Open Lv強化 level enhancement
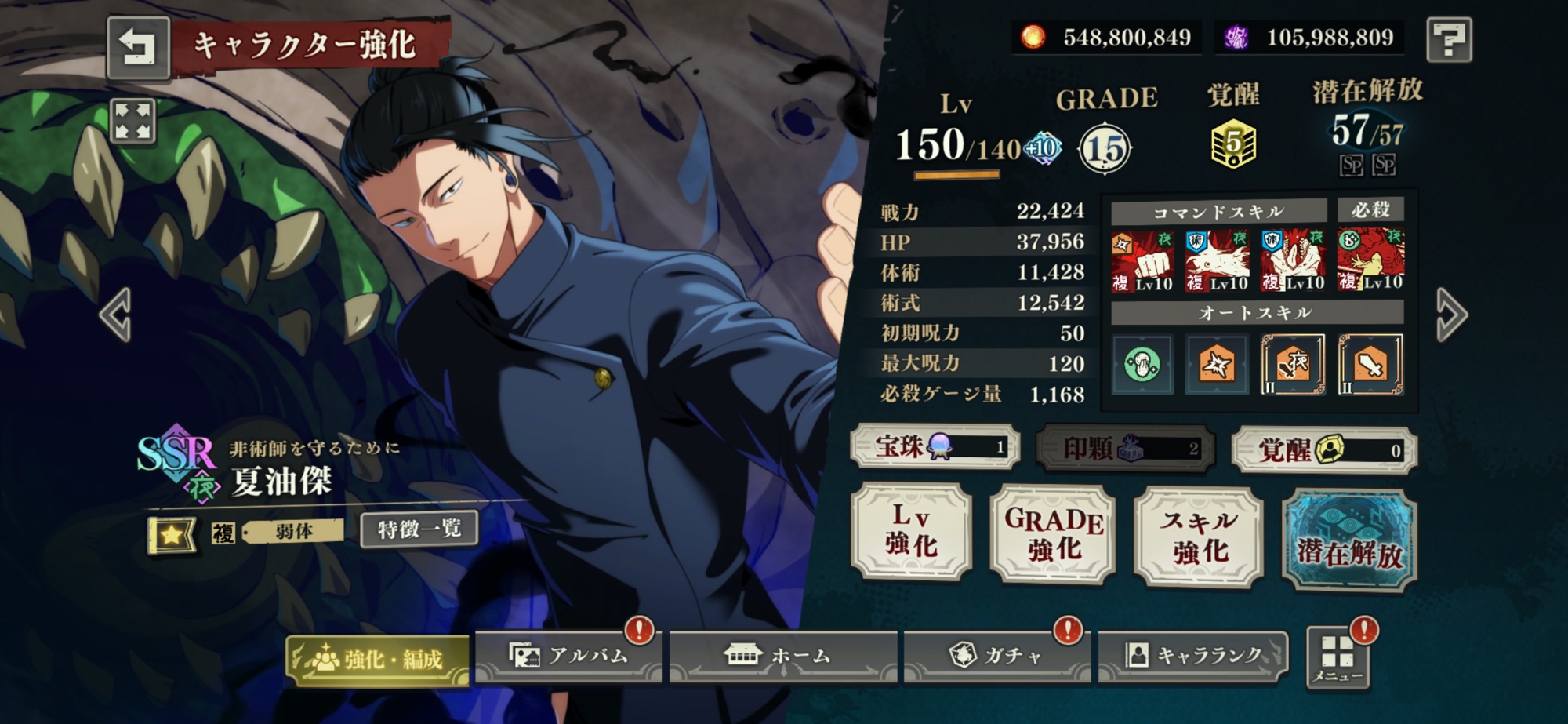The image size is (1568, 724). pyautogui.click(x=911, y=532)
